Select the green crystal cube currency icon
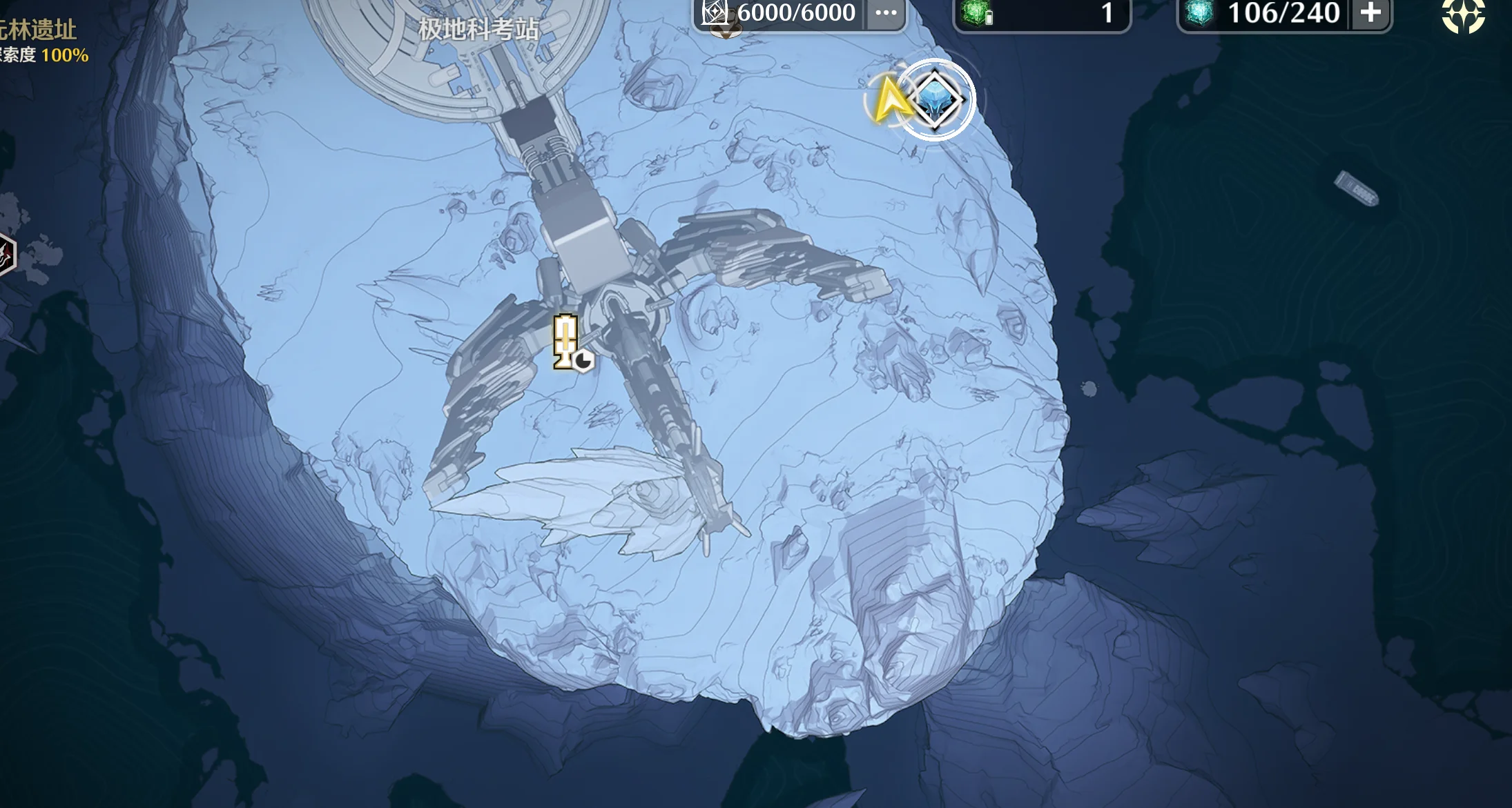 [x=976, y=12]
